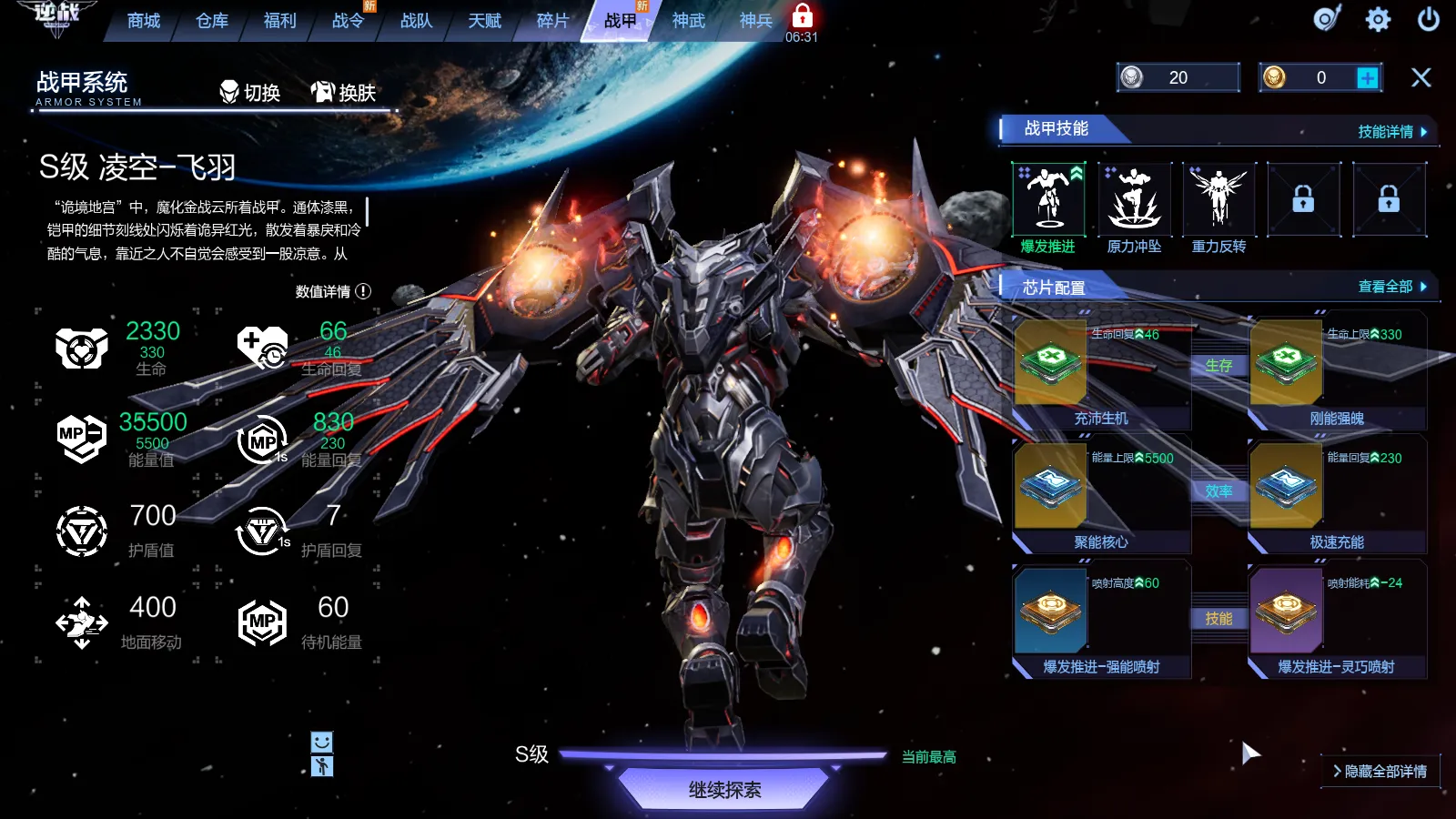1456x819 pixels.
Task: Close the armor system screen
Action: click(x=1421, y=78)
